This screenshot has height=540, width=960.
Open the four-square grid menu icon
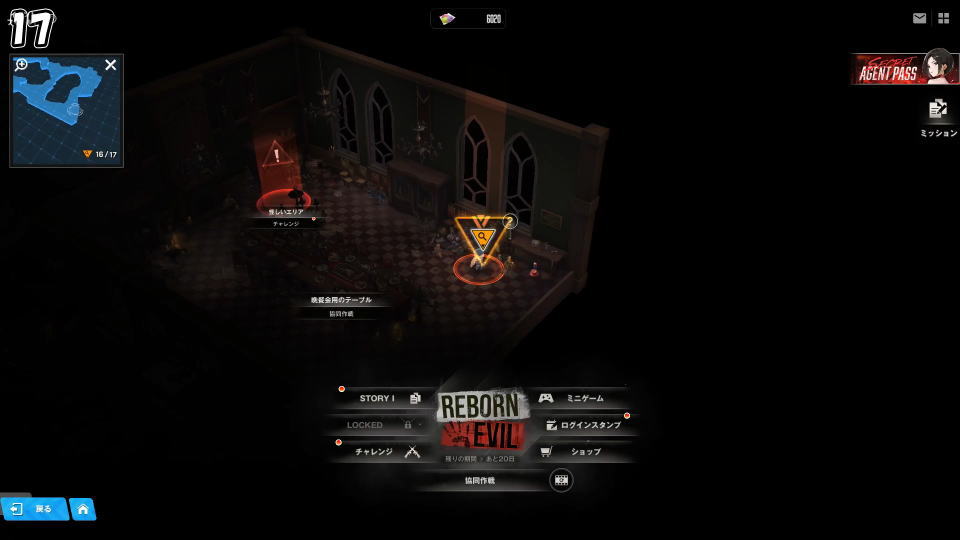click(x=943, y=18)
